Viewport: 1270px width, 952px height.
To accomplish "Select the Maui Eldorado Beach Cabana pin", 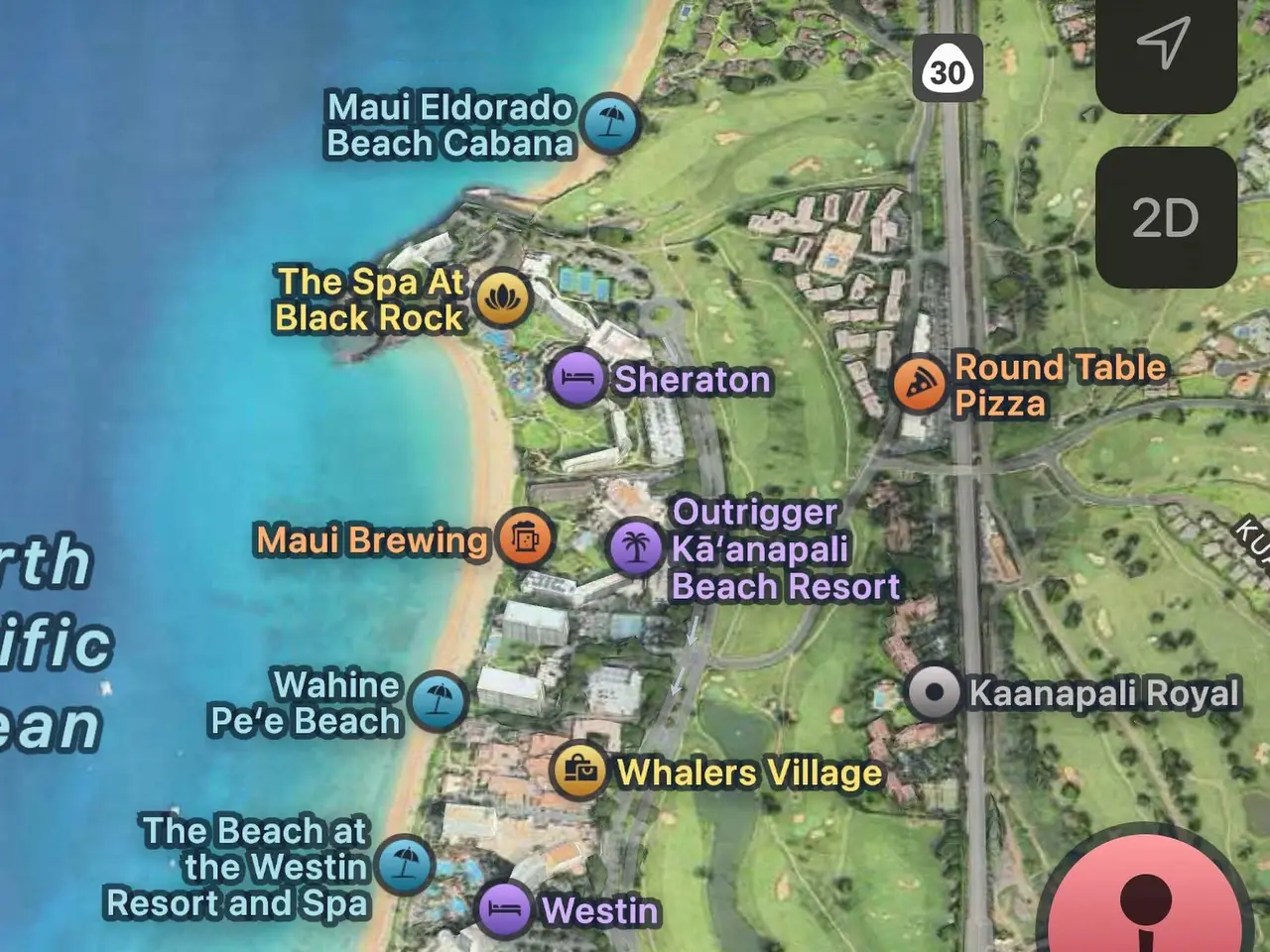I will 610,124.
